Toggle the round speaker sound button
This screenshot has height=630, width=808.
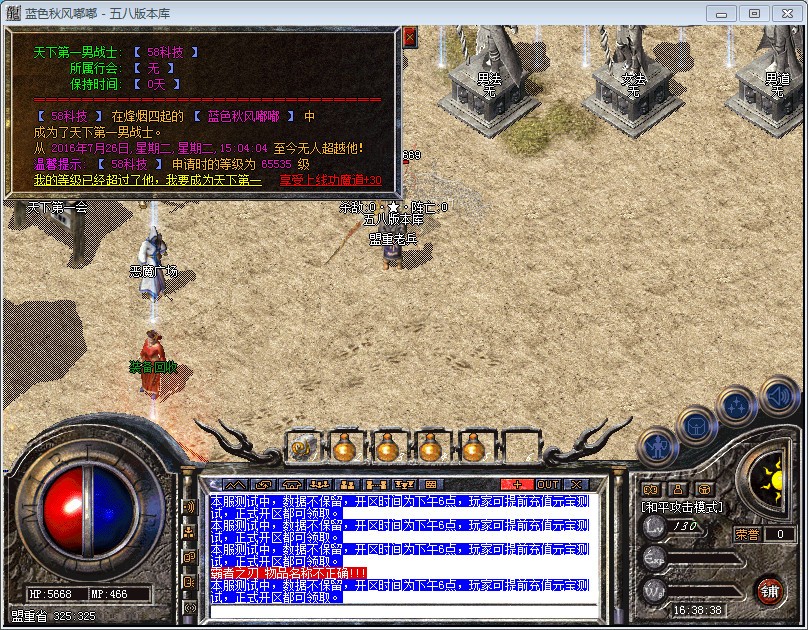pyautogui.click(x=779, y=396)
